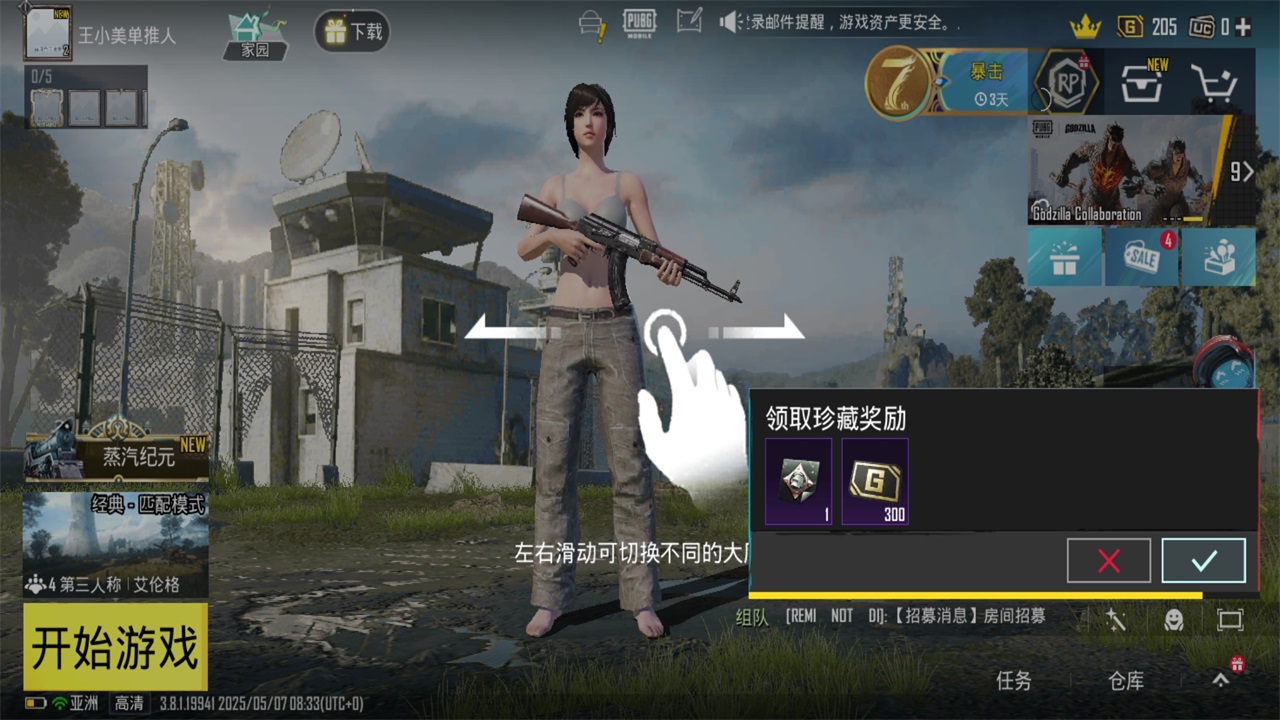The image size is (1280, 720).
Task: Click the yellow progress bar under reward dialog
Action: (x=975, y=594)
